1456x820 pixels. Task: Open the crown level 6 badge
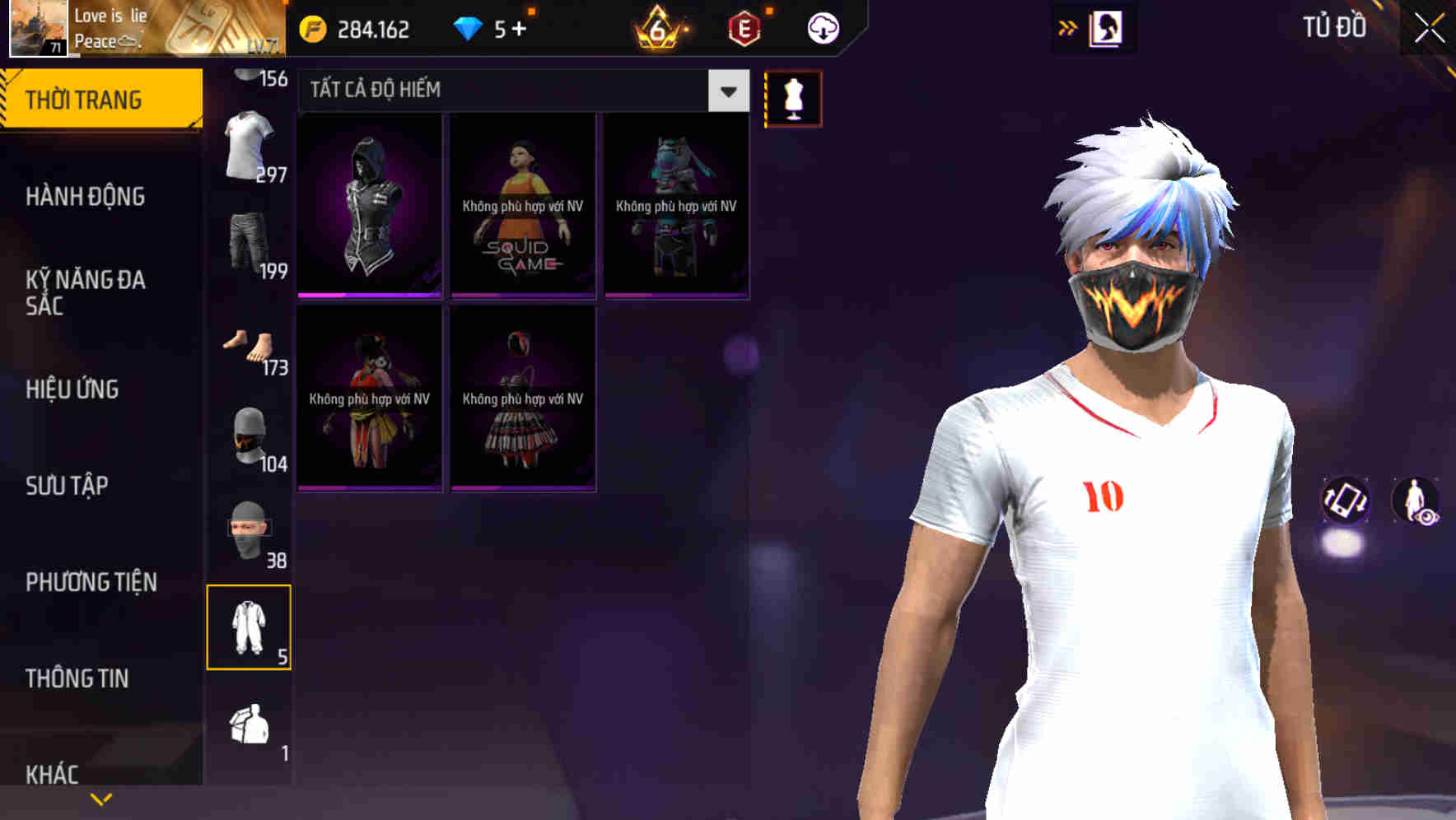pos(656,27)
